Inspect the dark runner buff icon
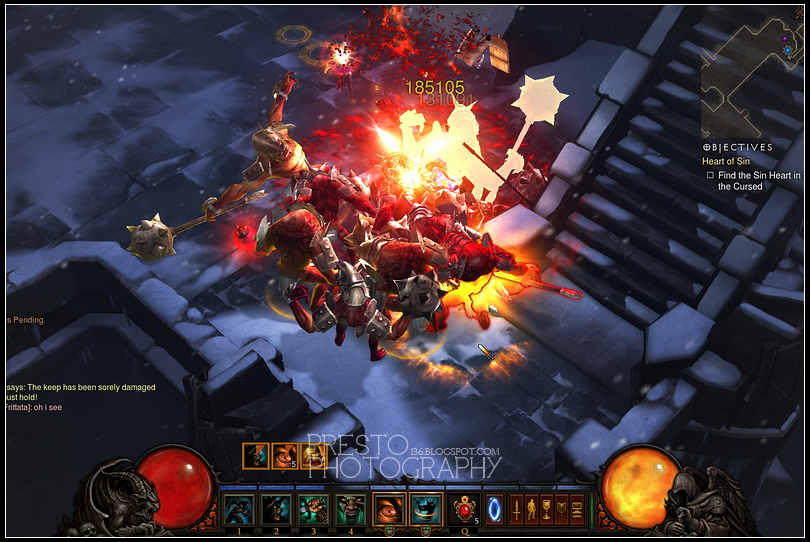Image resolution: width=810 pixels, height=542 pixels. 255,456
